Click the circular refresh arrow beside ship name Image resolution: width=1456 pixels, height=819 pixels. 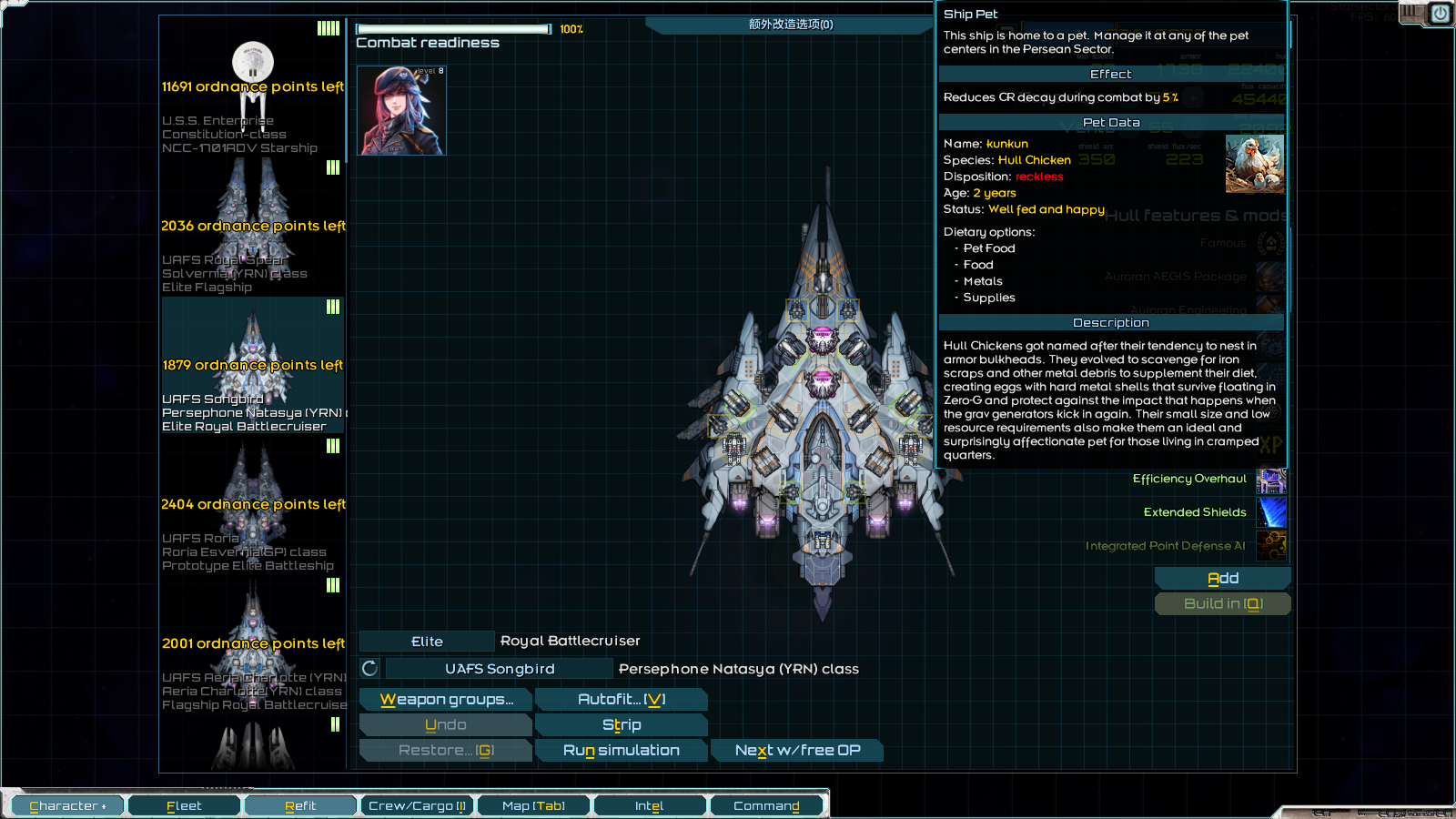tap(368, 668)
